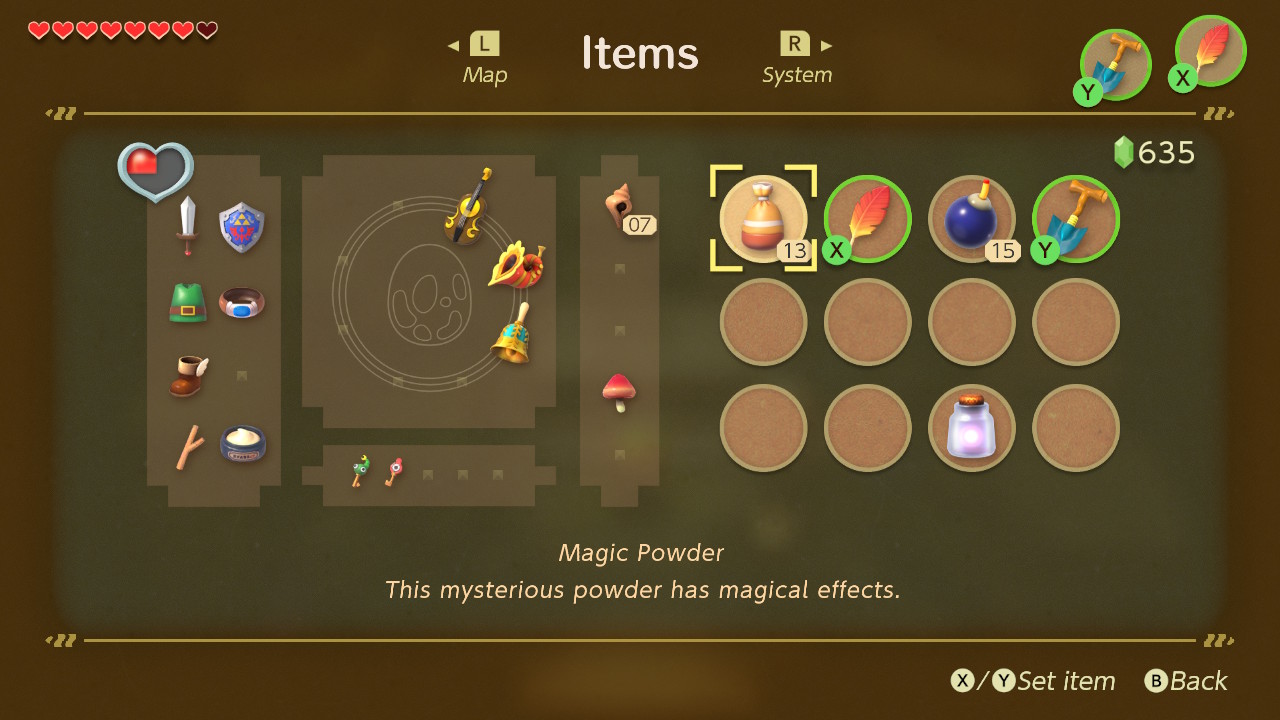Click the green tunic icon
This screenshot has height=720, width=1280.
188,302
